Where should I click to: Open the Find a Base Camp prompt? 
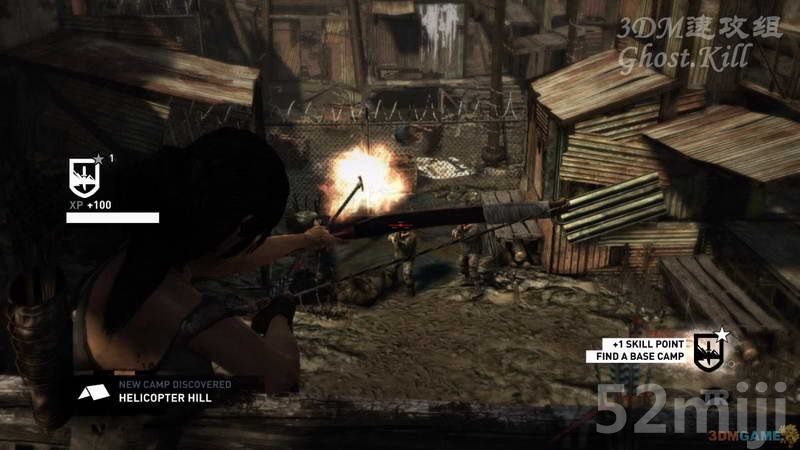tap(642, 356)
